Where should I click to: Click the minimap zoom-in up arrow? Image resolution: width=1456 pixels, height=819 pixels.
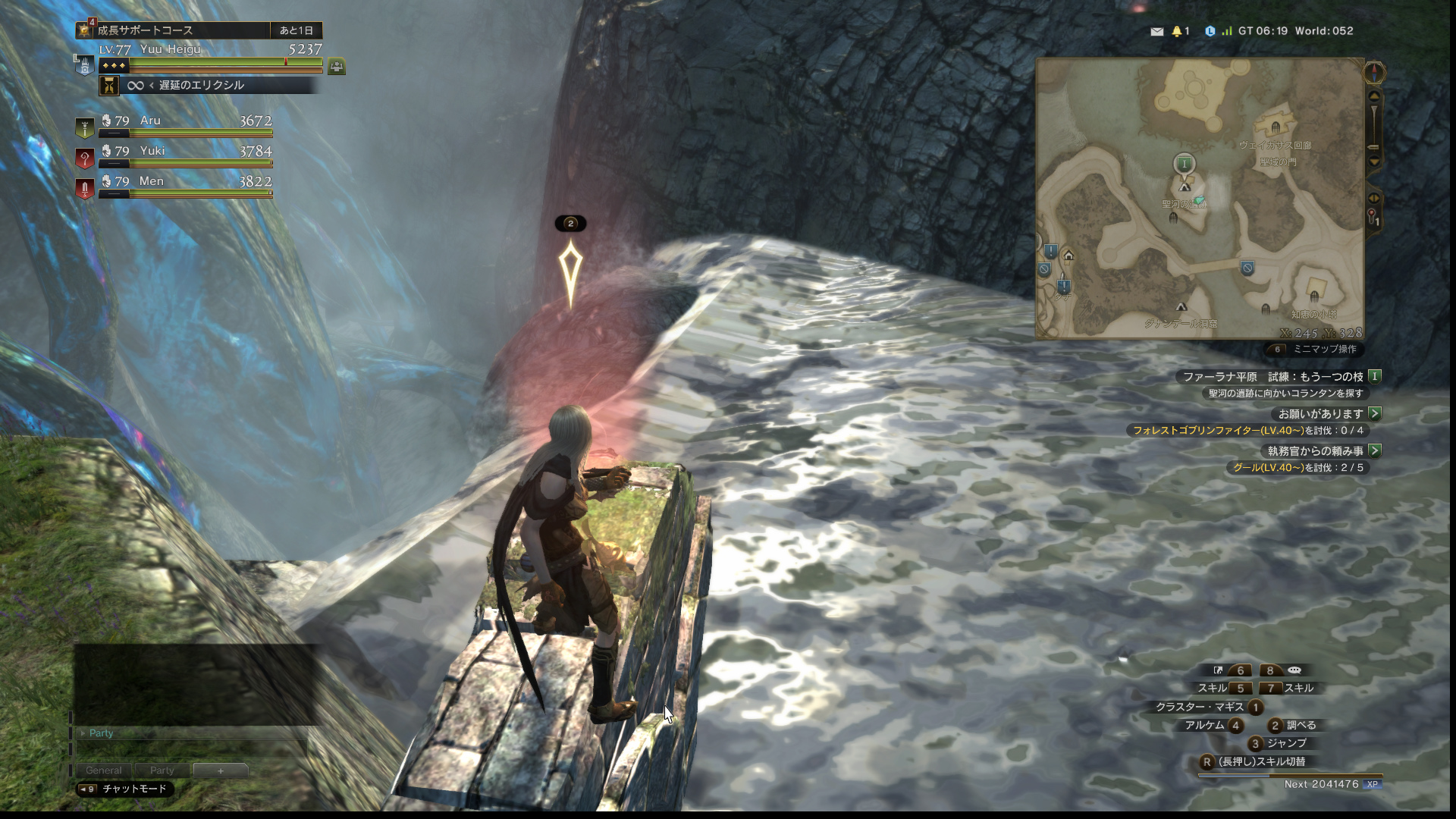tap(1374, 96)
